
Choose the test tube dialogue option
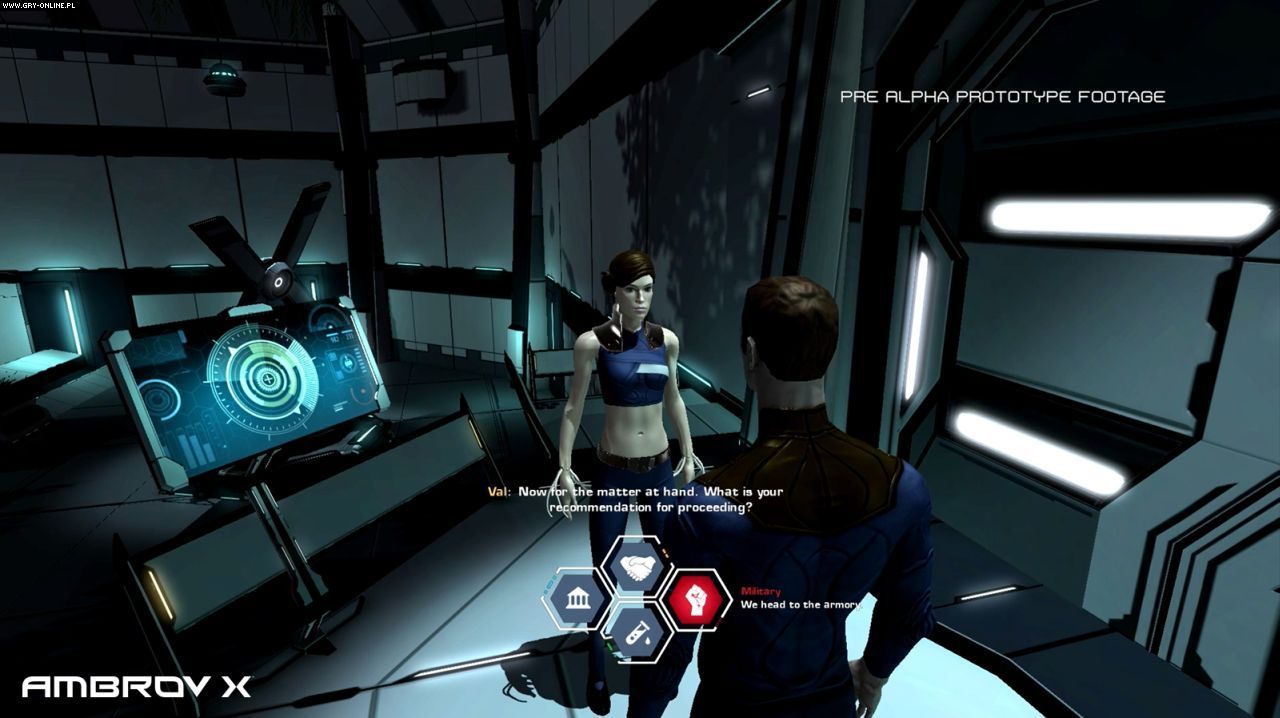coord(638,630)
